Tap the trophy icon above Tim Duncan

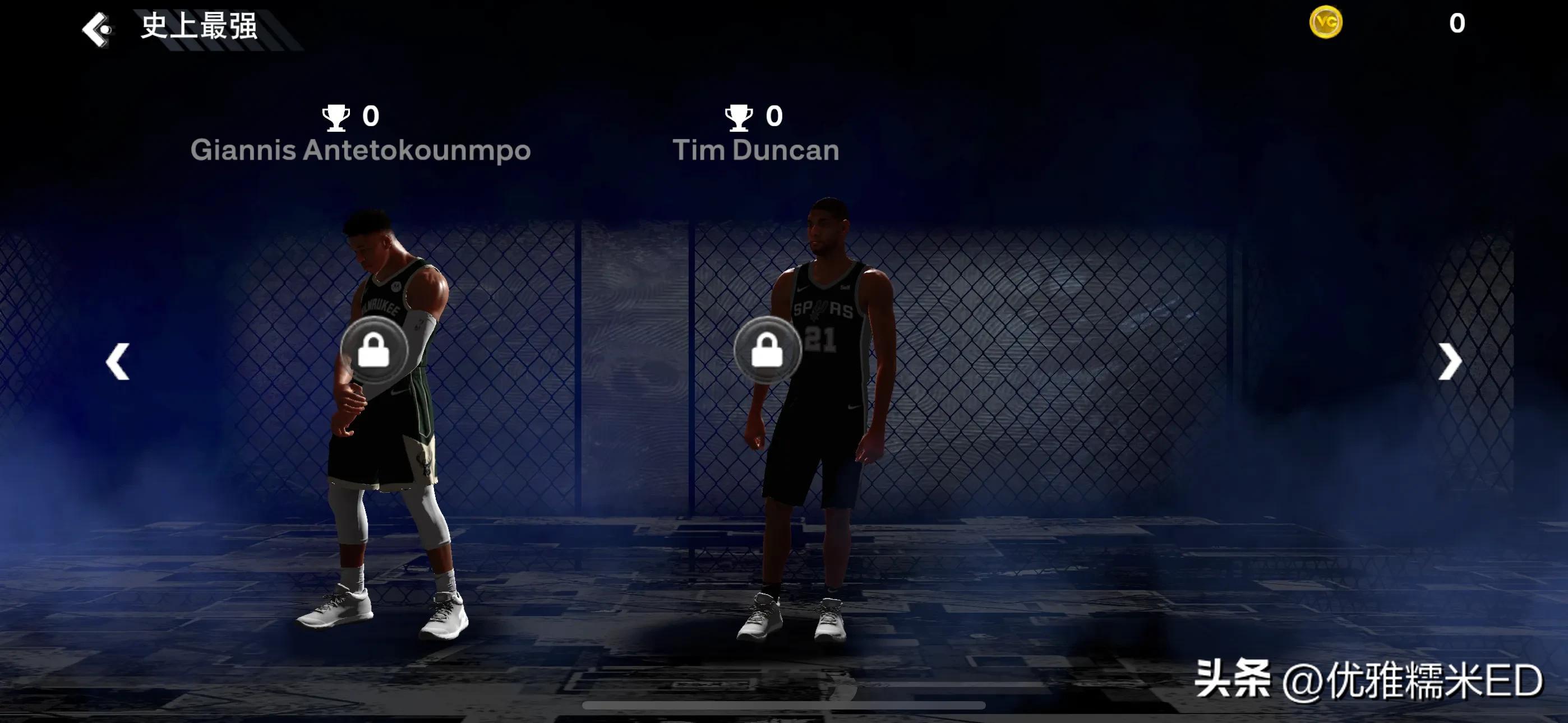[x=739, y=117]
